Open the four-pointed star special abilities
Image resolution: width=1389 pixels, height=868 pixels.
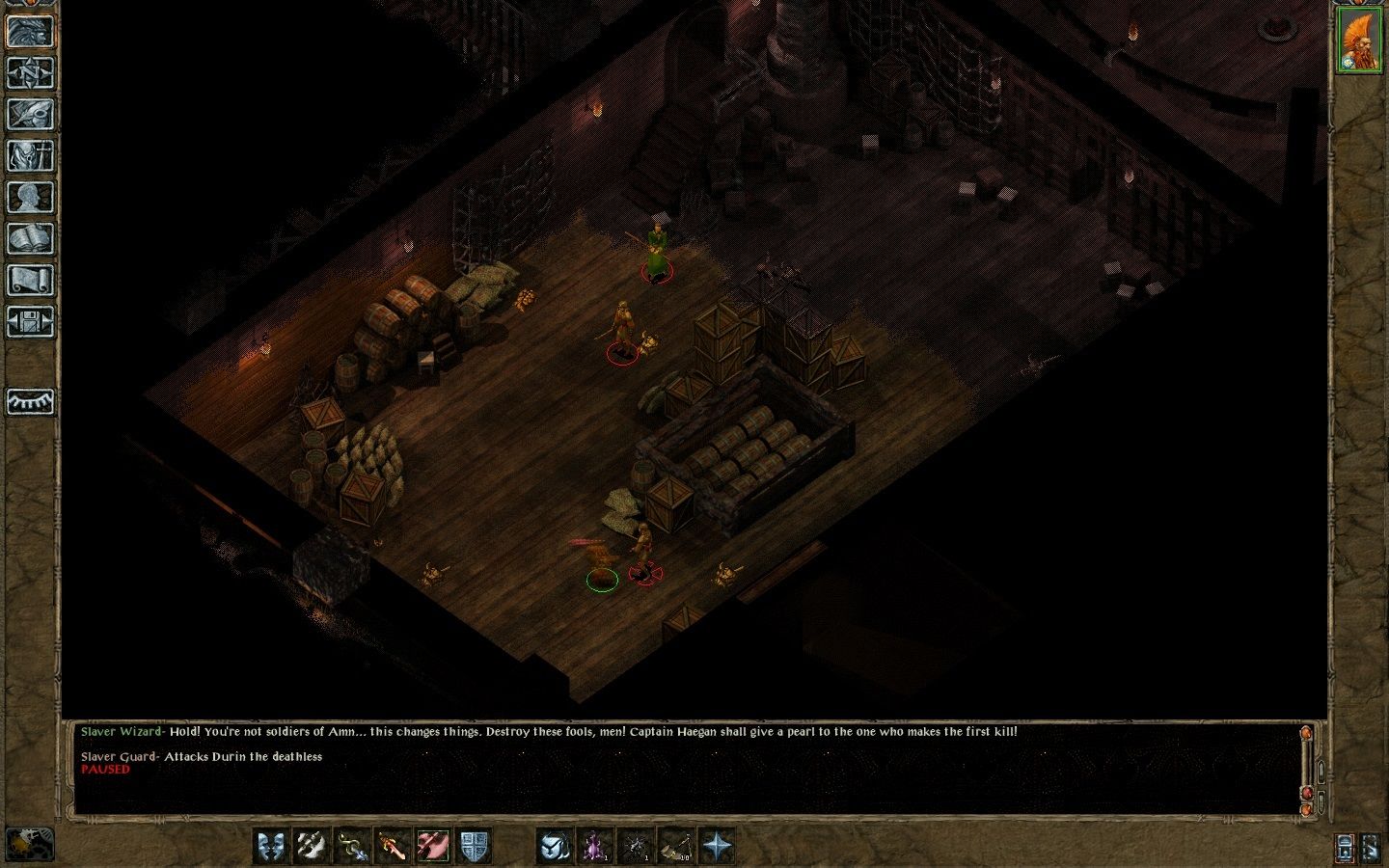click(x=716, y=846)
